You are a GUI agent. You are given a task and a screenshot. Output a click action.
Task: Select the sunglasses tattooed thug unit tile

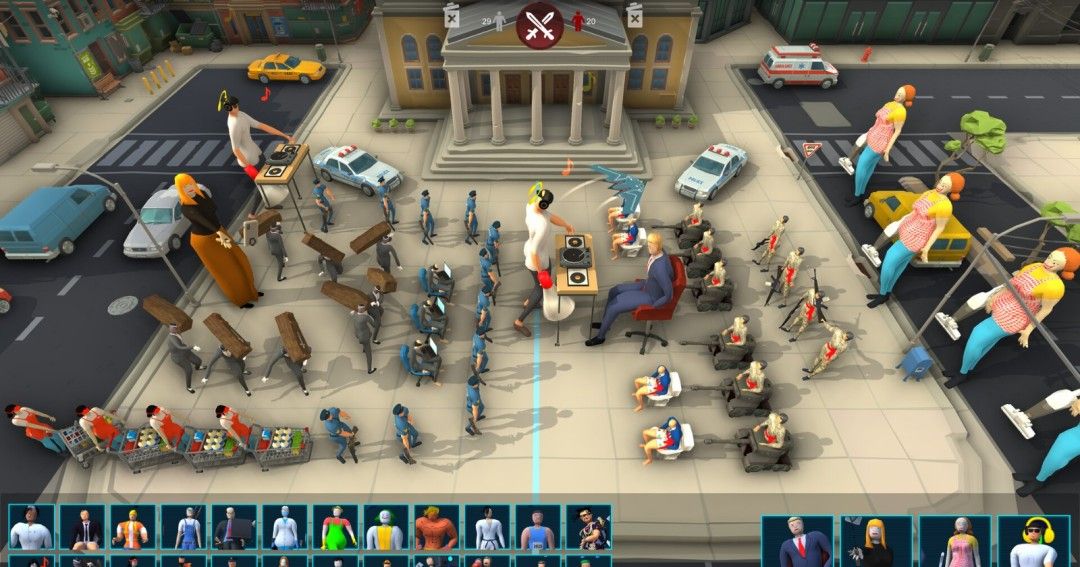pyautogui.click(x=588, y=528)
